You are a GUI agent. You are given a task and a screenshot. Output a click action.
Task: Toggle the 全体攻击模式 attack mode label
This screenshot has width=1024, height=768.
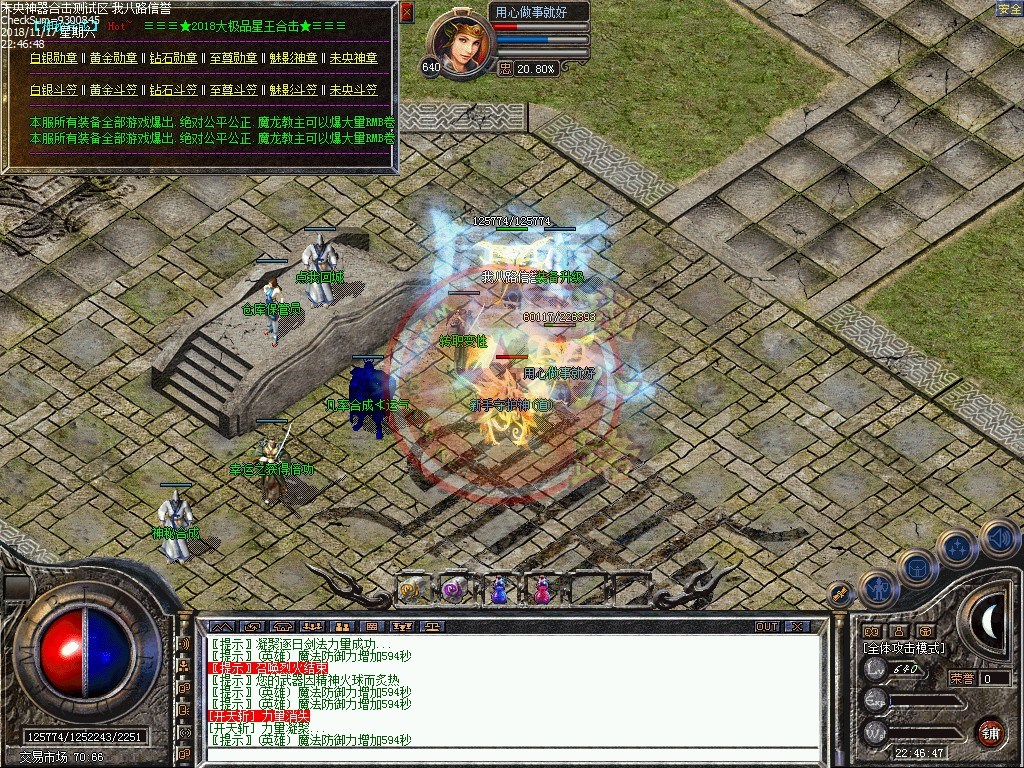point(903,648)
